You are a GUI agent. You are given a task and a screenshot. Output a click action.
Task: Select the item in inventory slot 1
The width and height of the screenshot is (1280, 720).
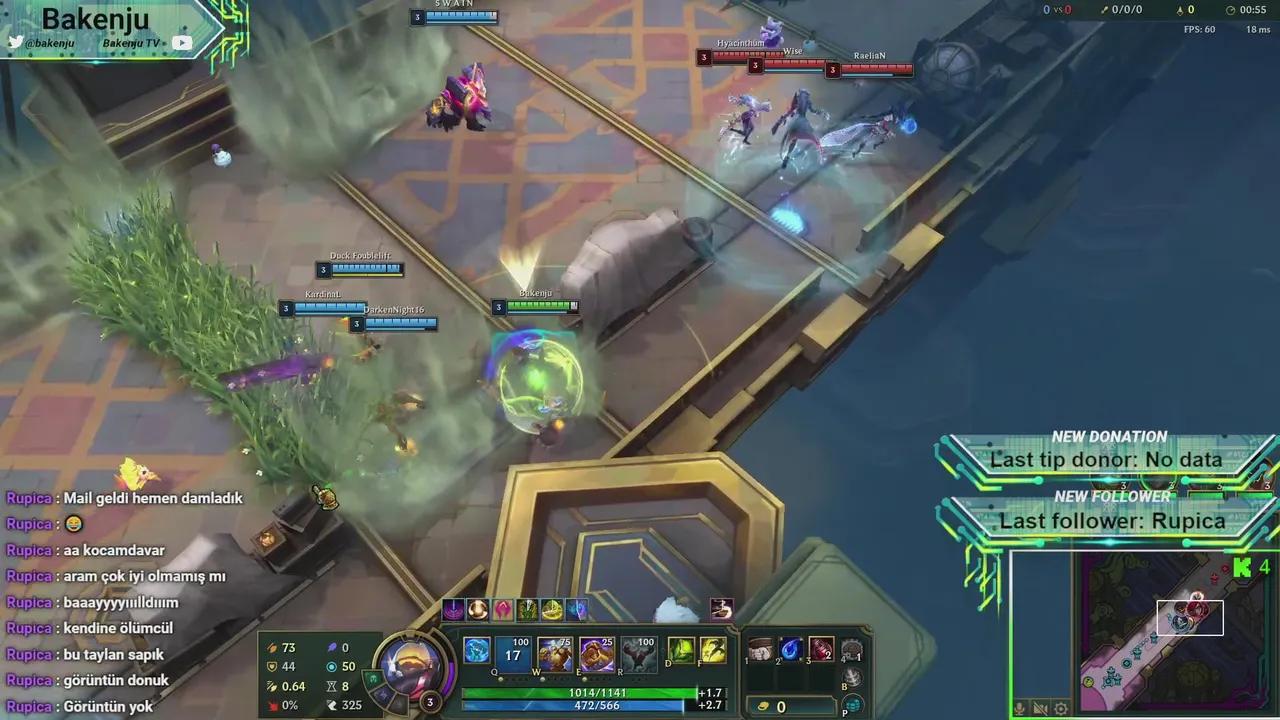click(x=761, y=649)
